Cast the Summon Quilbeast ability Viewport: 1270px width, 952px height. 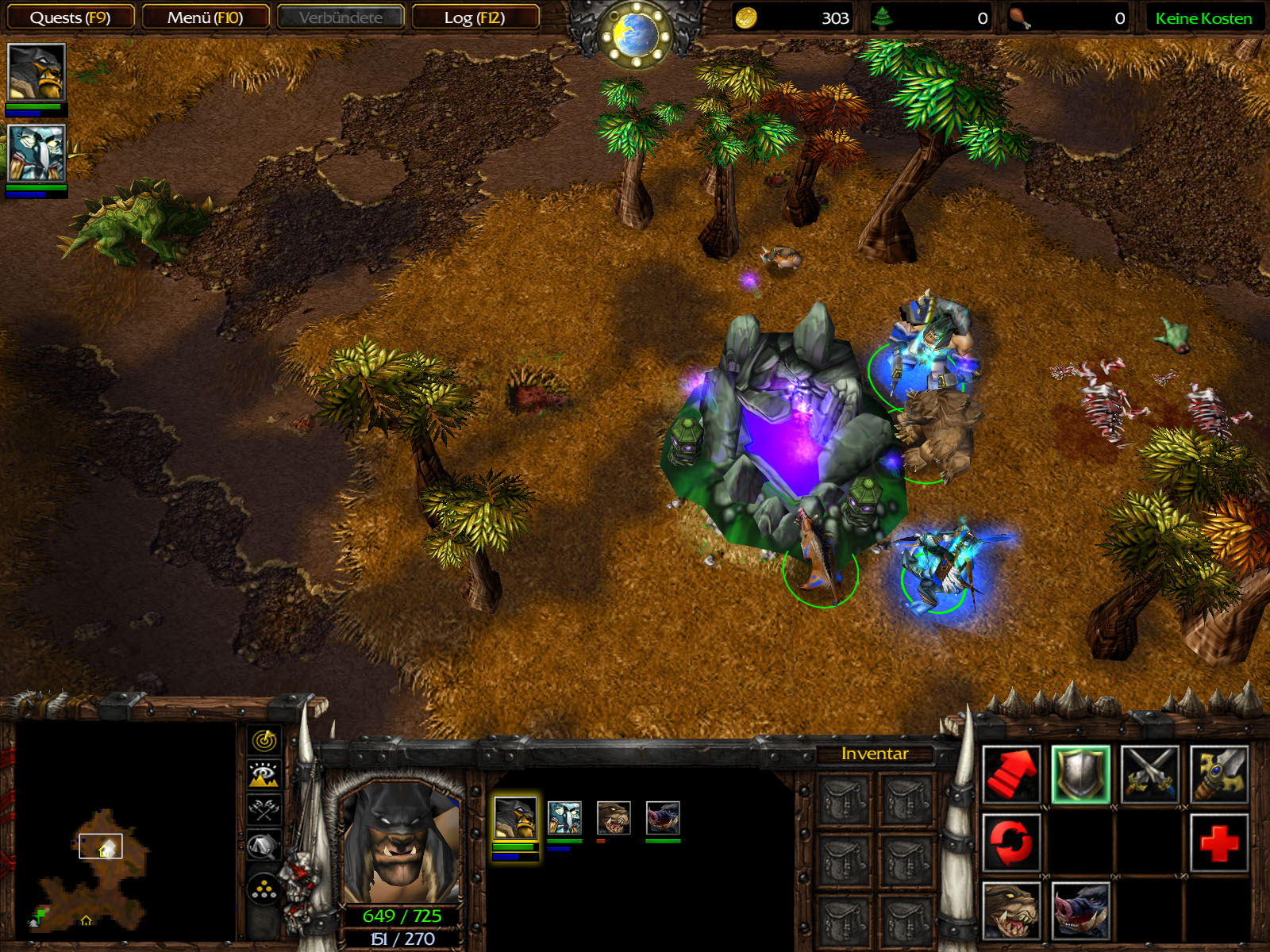coord(1080,911)
